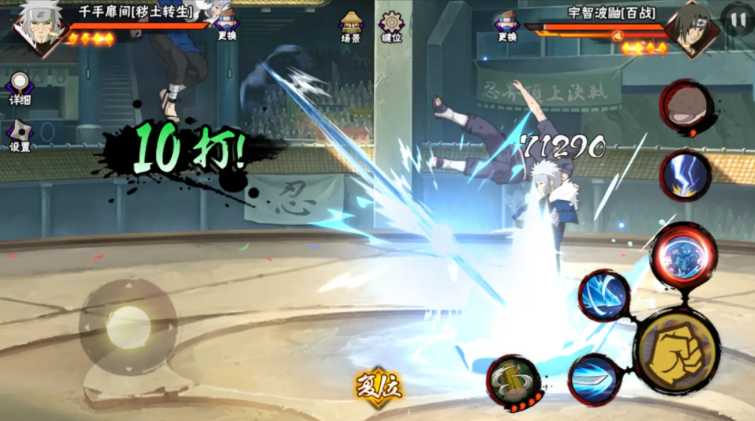Click the orange 复位 (reset) button
The image size is (755, 421).
tap(378, 388)
